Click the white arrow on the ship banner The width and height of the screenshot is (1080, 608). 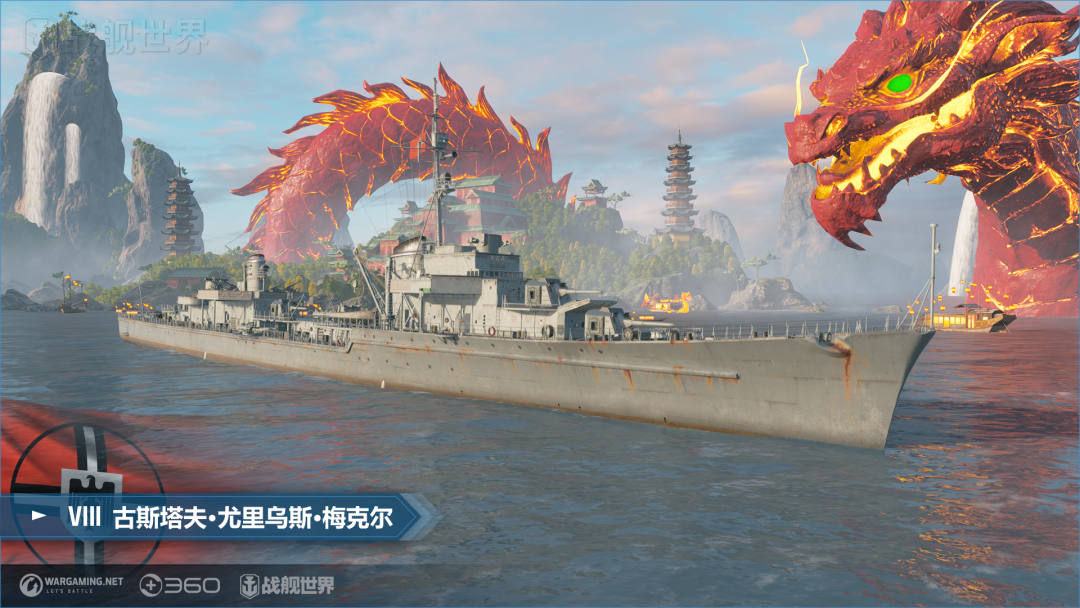tap(40, 516)
